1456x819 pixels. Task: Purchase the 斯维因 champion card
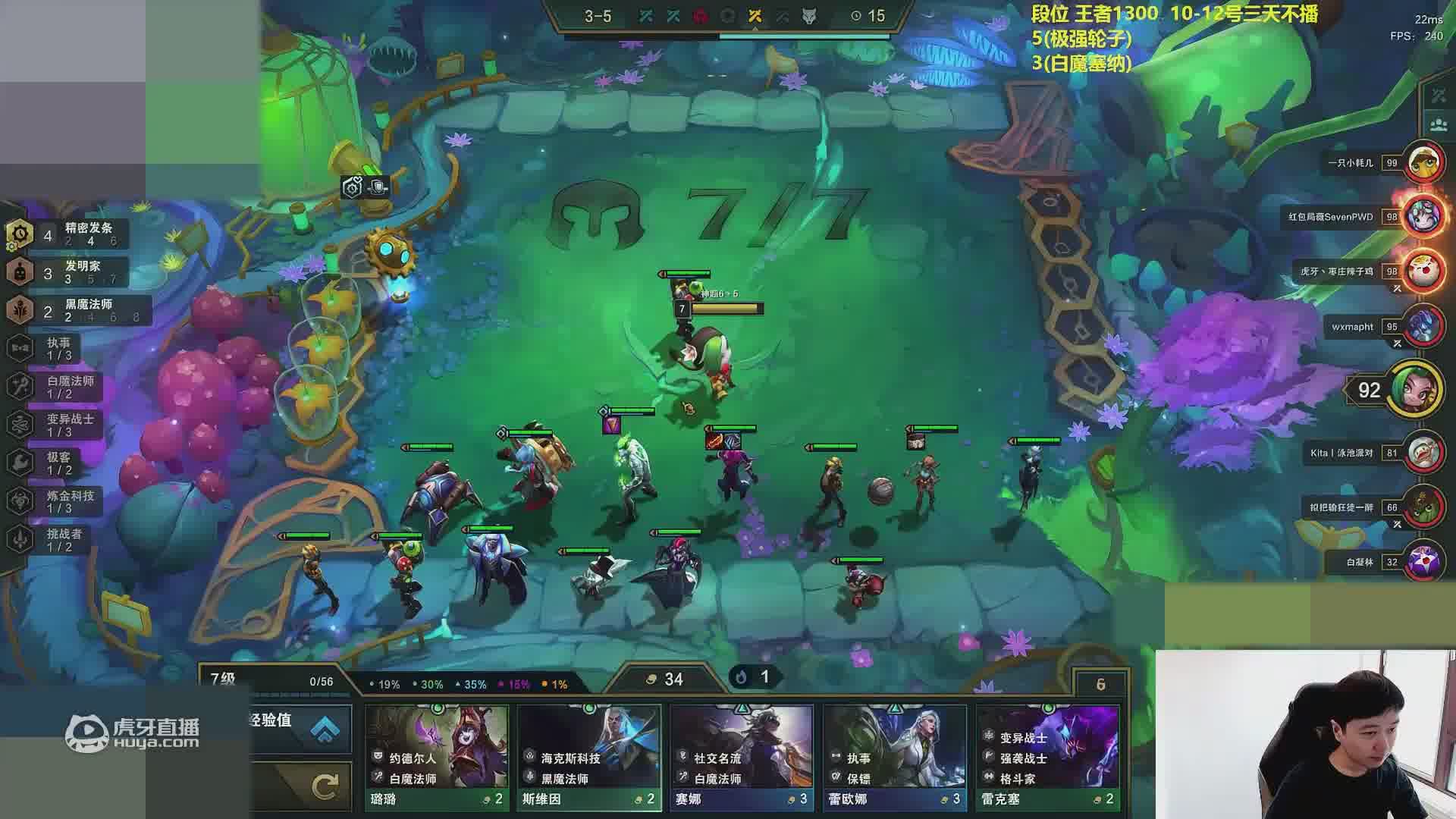coord(589,757)
